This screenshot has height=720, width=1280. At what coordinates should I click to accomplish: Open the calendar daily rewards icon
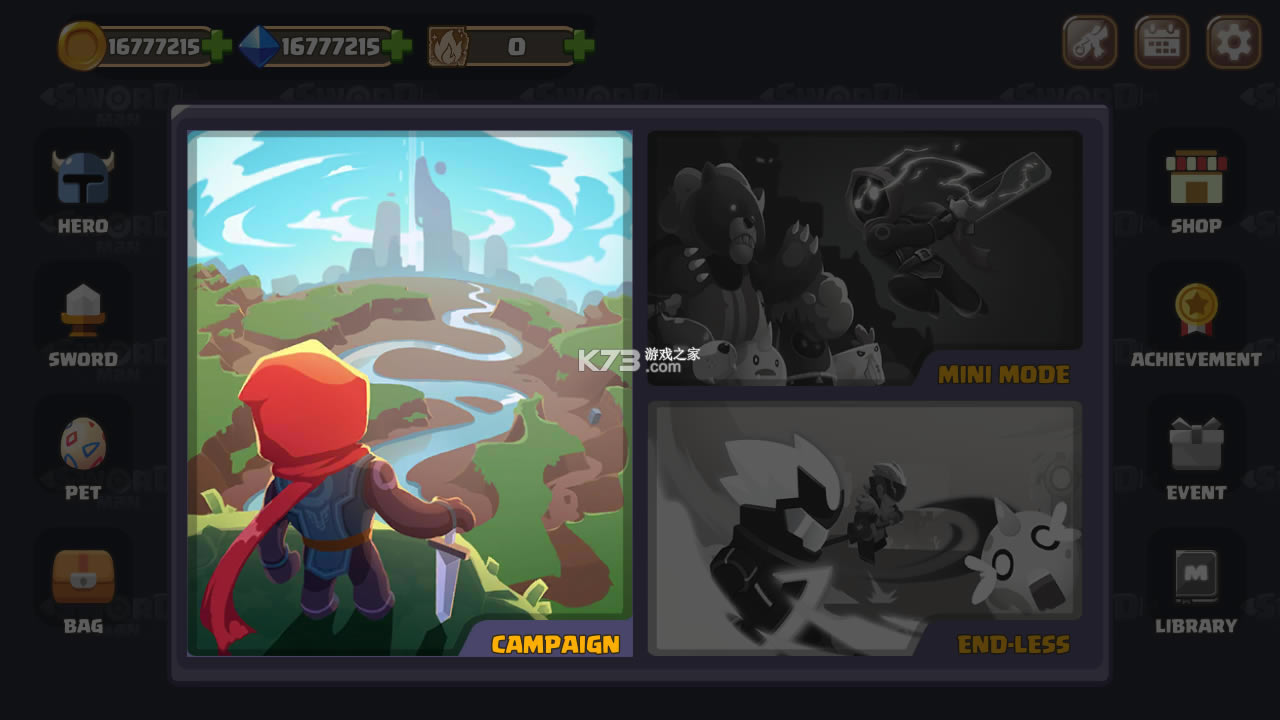(1161, 43)
